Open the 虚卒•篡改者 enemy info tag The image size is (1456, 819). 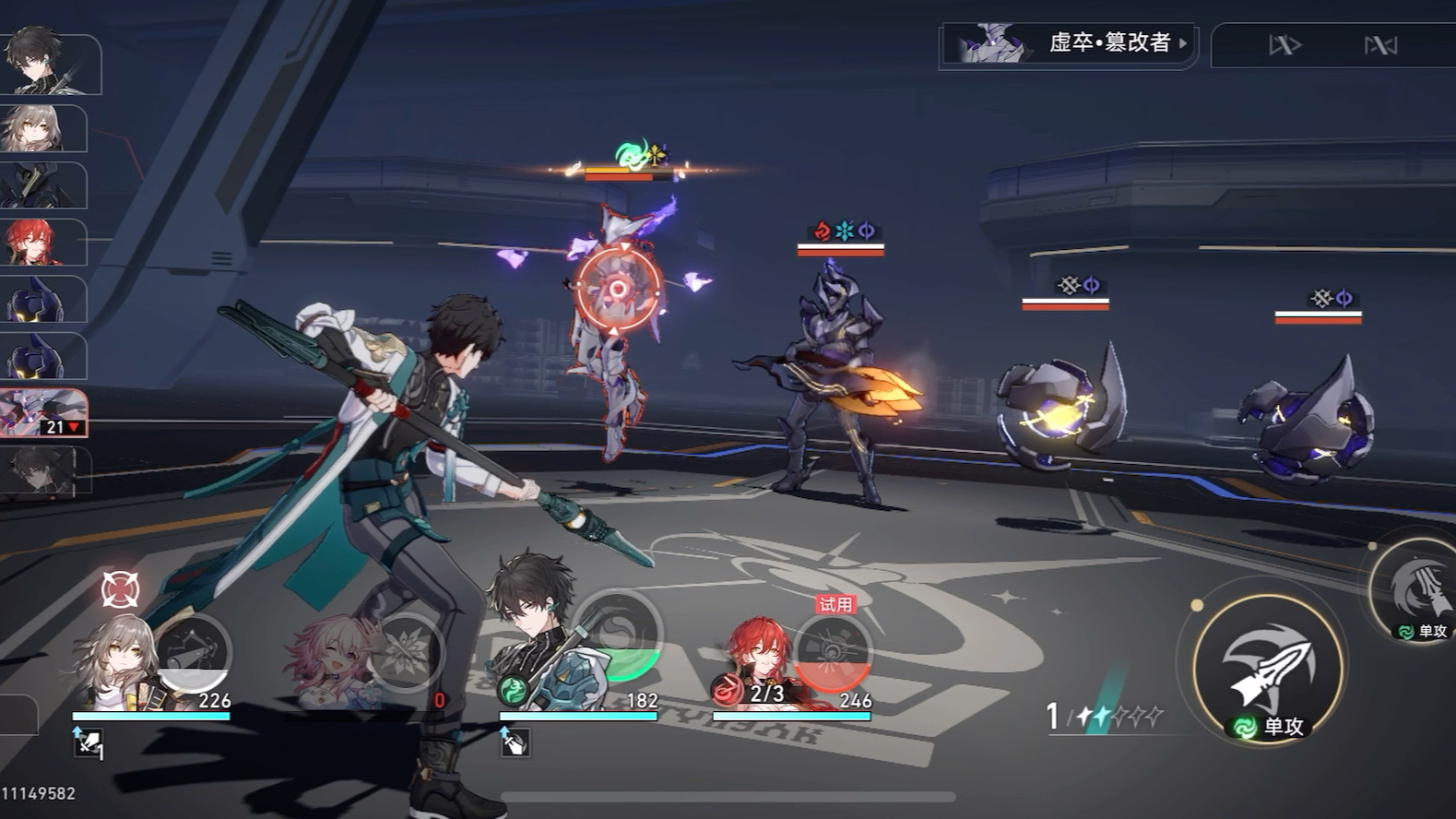click(1070, 43)
